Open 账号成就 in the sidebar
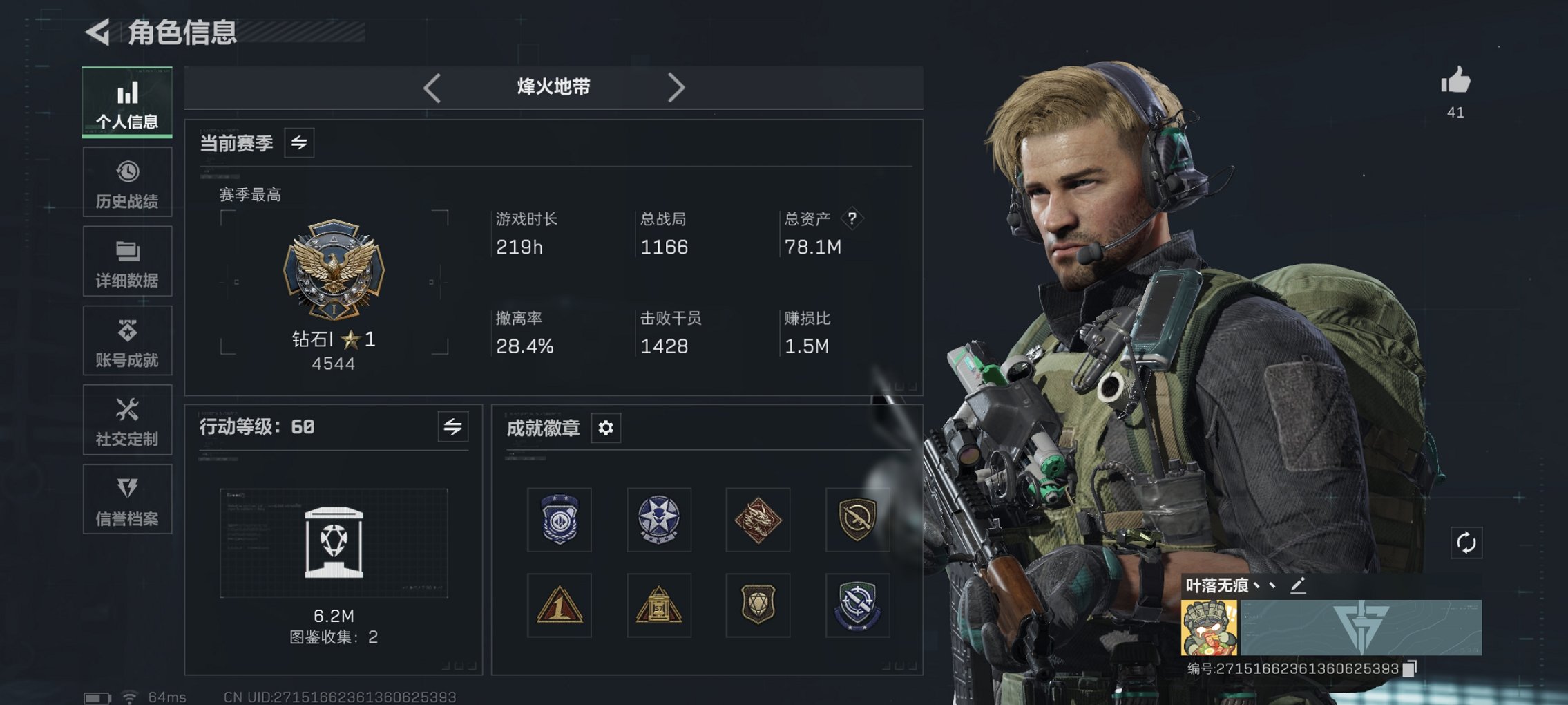1568x705 pixels. (127, 340)
